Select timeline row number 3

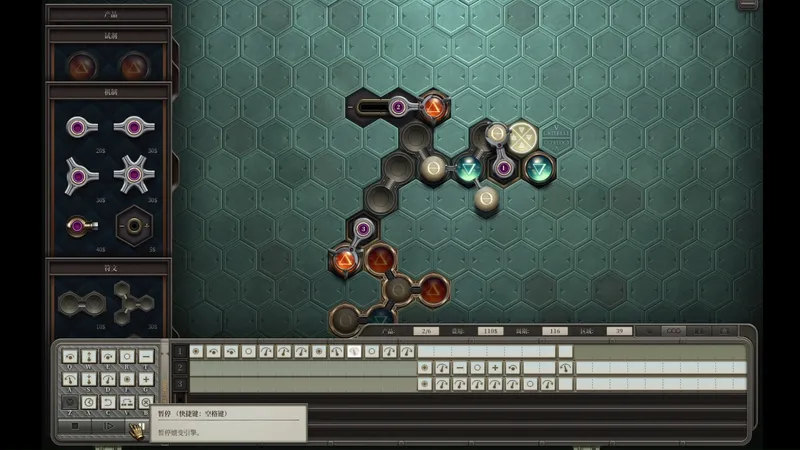coord(180,384)
